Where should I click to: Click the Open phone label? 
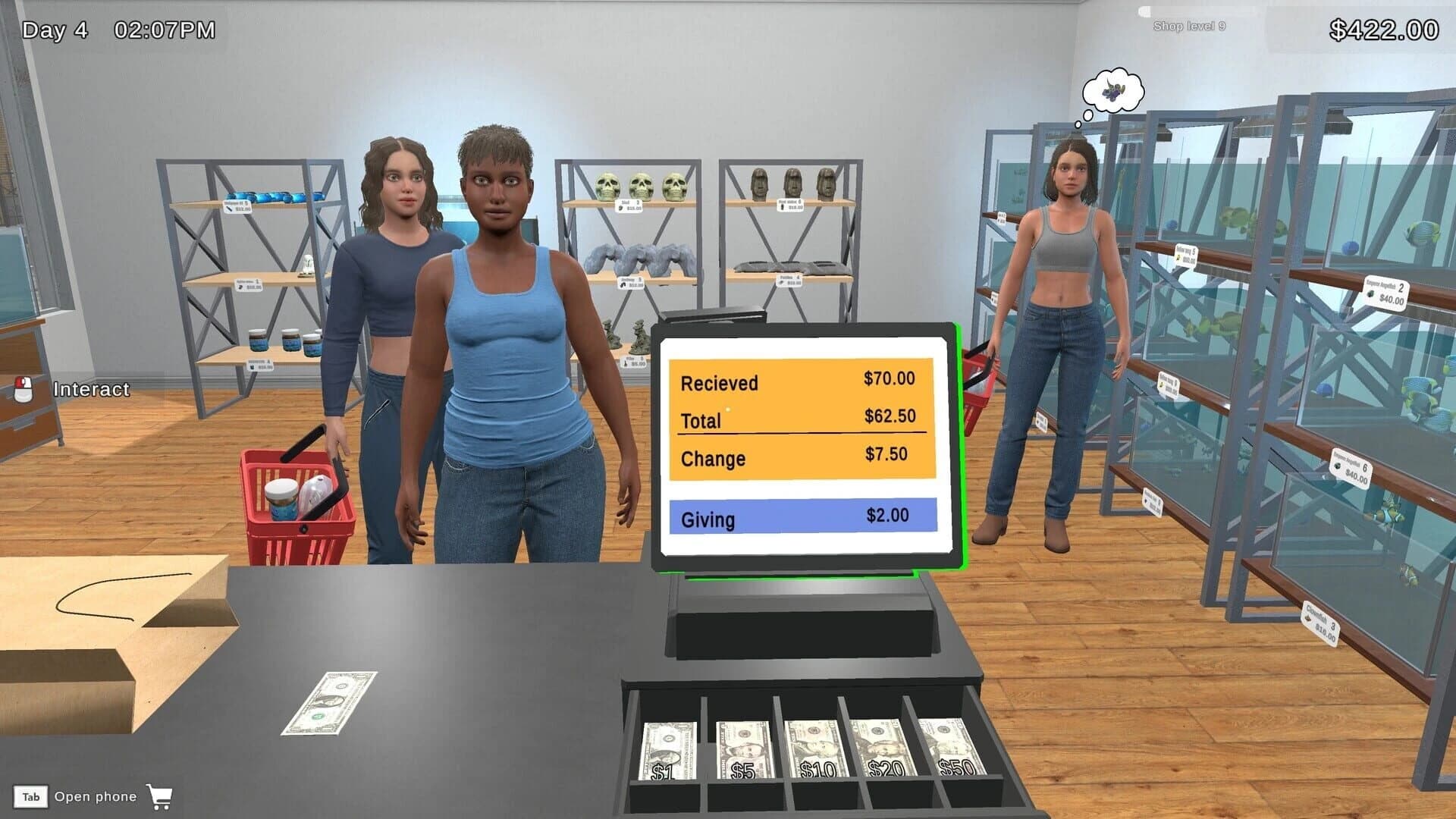coord(96,797)
